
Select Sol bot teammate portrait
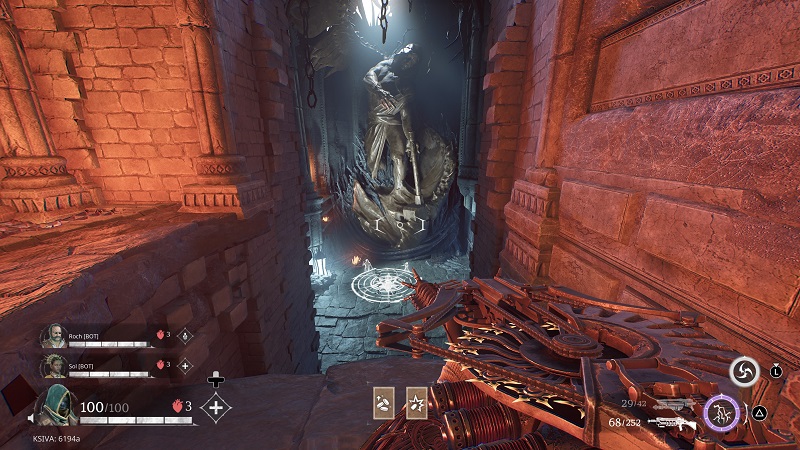coord(53,366)
